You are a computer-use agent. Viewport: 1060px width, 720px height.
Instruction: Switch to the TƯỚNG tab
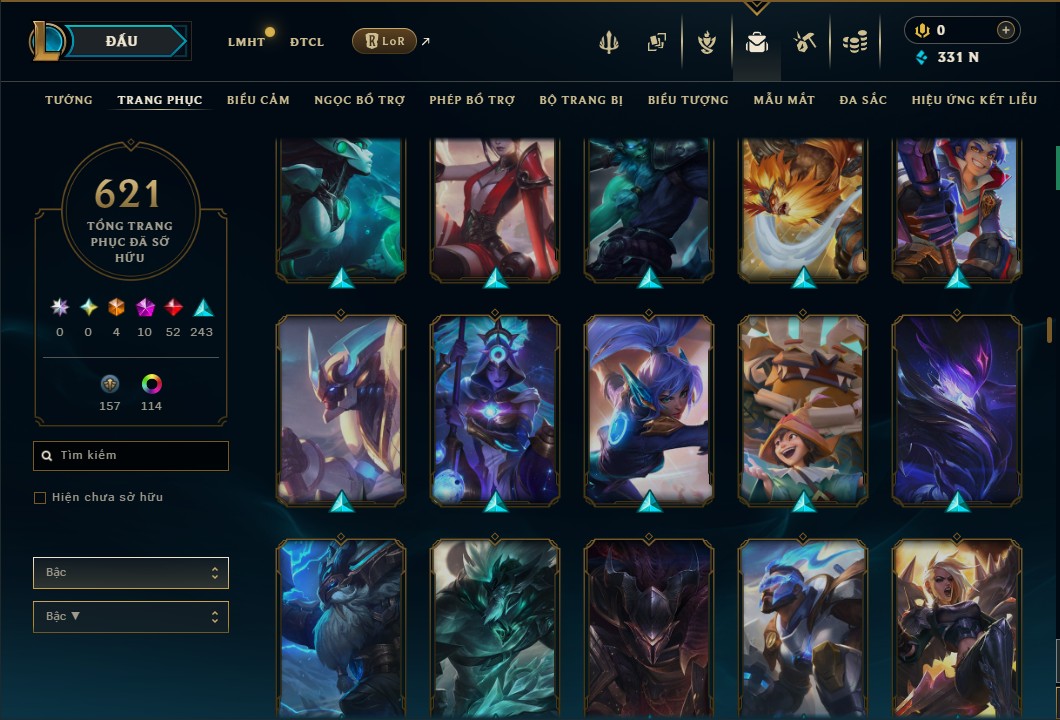[69, 100]
